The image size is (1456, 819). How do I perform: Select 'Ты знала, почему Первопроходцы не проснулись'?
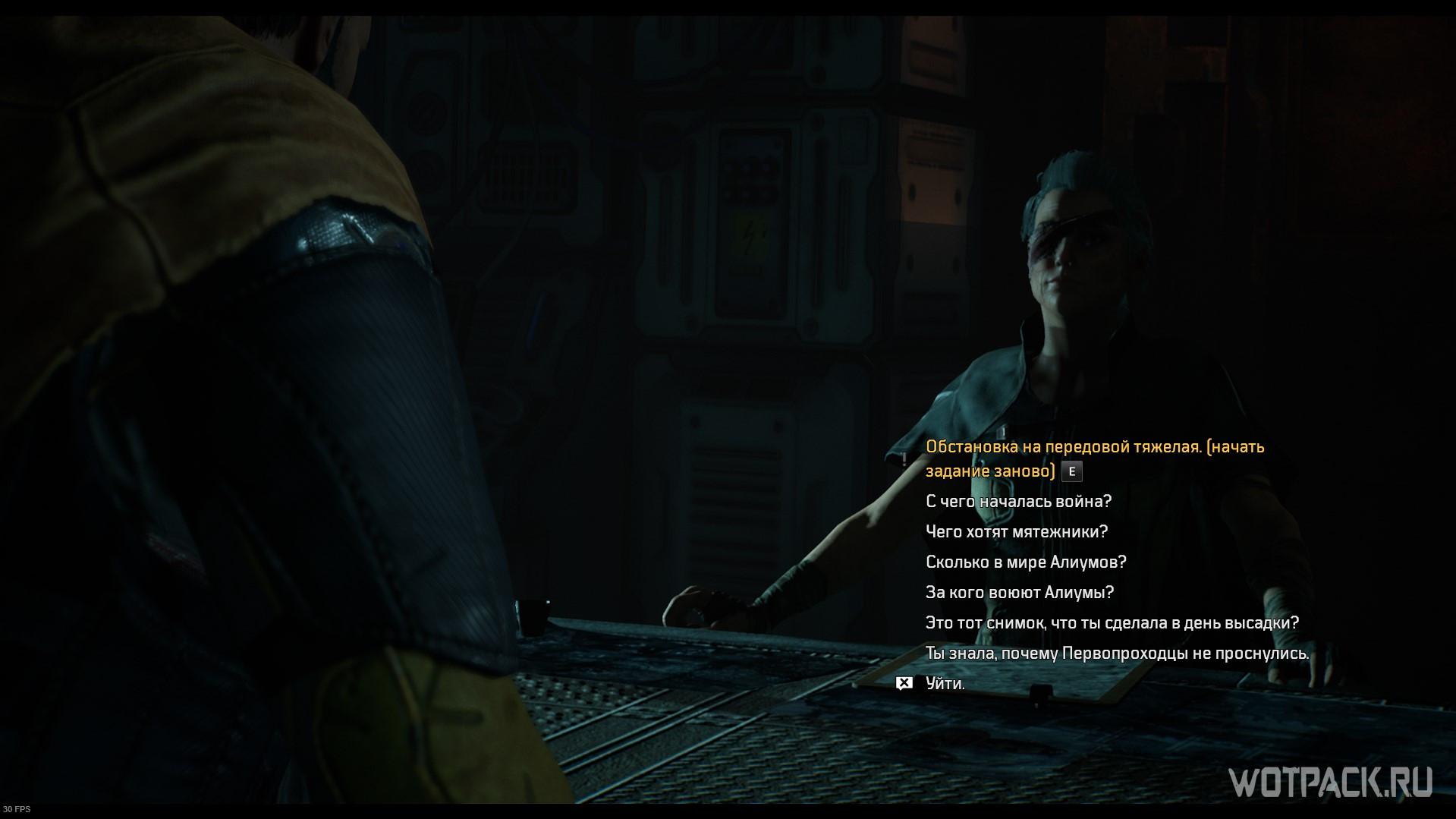pos(1117,654)
